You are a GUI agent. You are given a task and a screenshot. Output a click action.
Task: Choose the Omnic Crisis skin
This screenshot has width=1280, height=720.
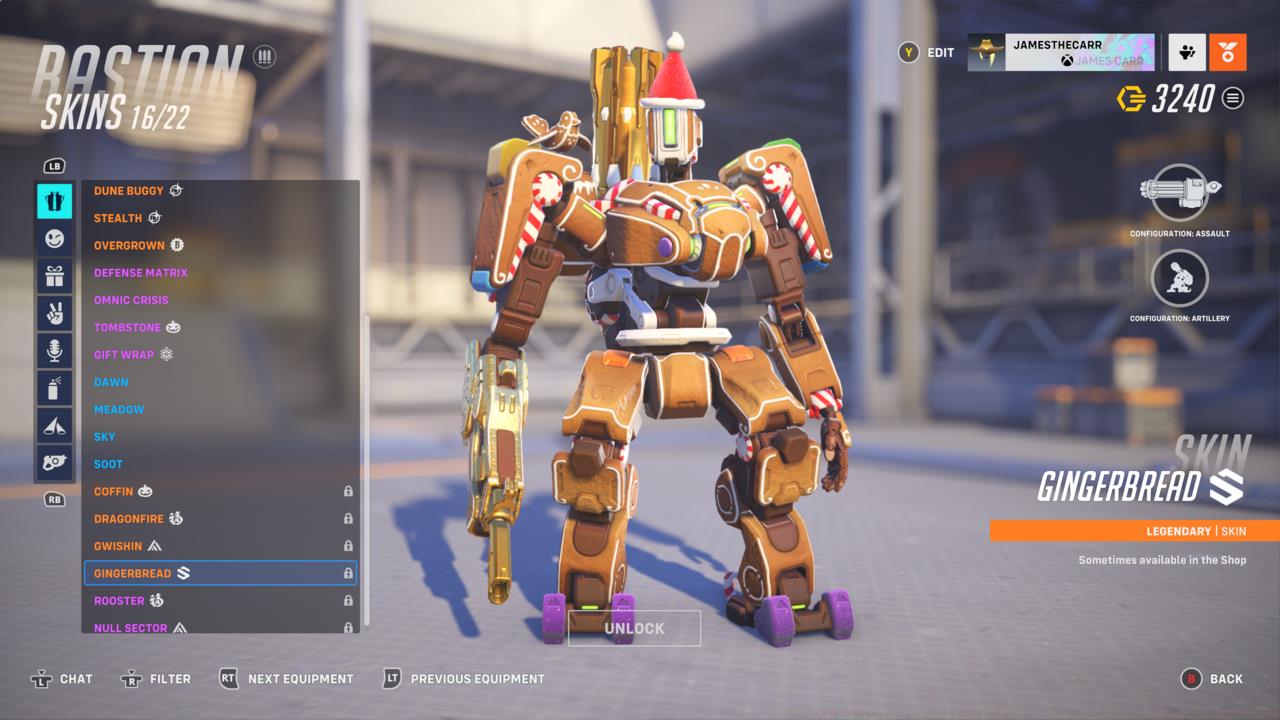point(131,300)
